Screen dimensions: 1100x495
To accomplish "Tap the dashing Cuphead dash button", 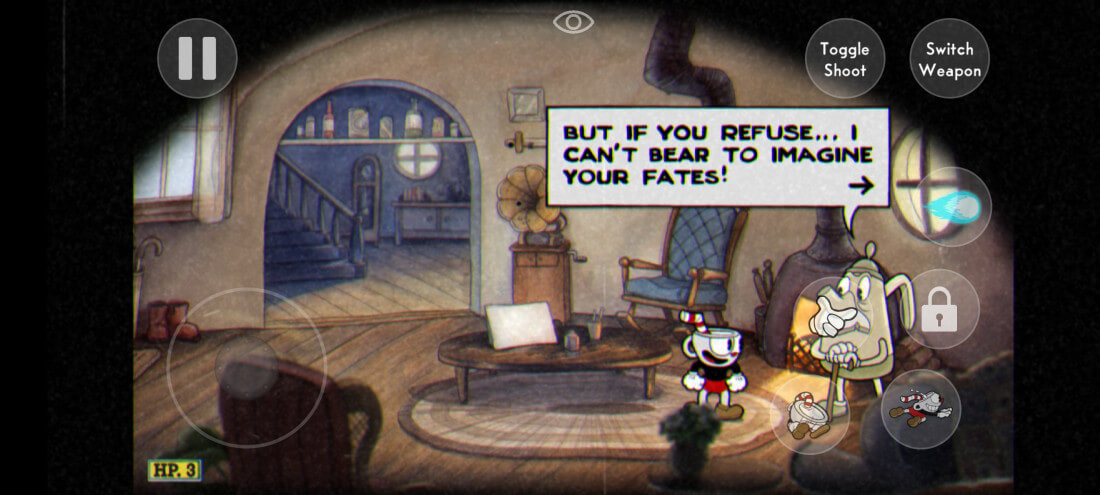I will tap(920, 409).
